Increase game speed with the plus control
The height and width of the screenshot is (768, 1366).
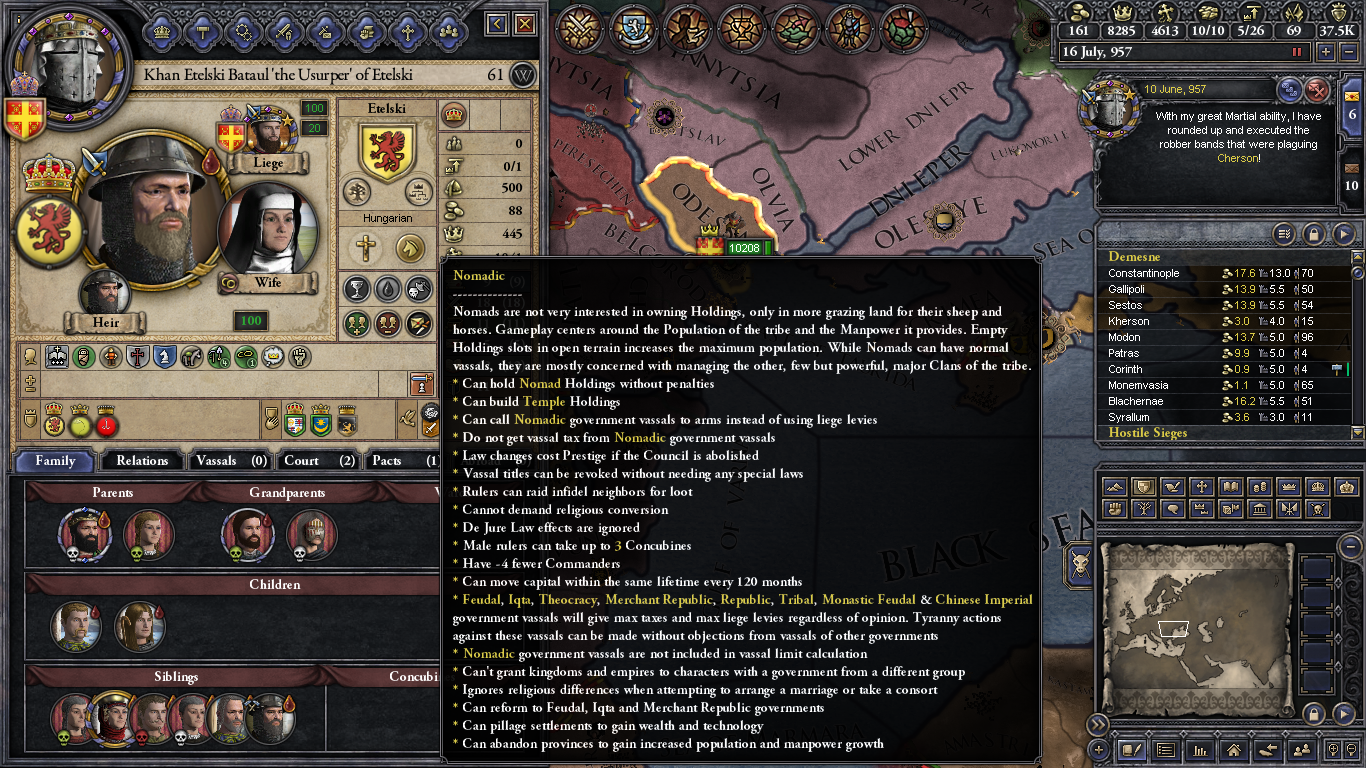point(1325,51)
